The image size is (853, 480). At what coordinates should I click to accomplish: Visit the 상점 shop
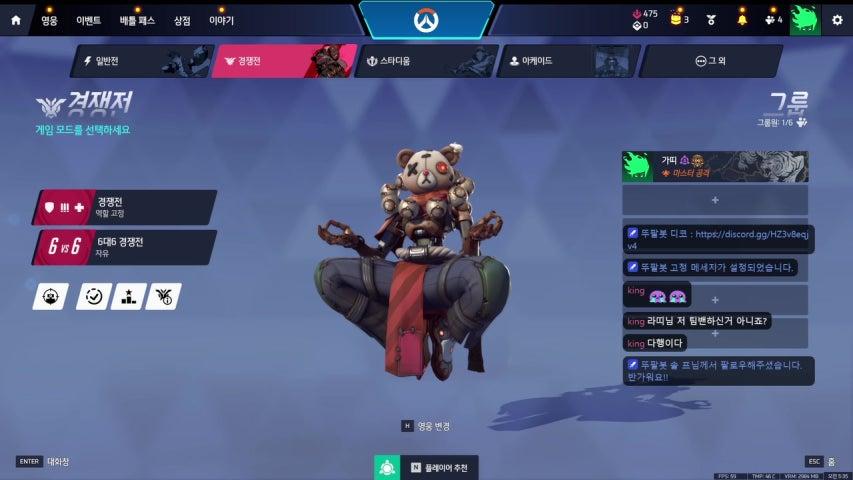[182, 19]
